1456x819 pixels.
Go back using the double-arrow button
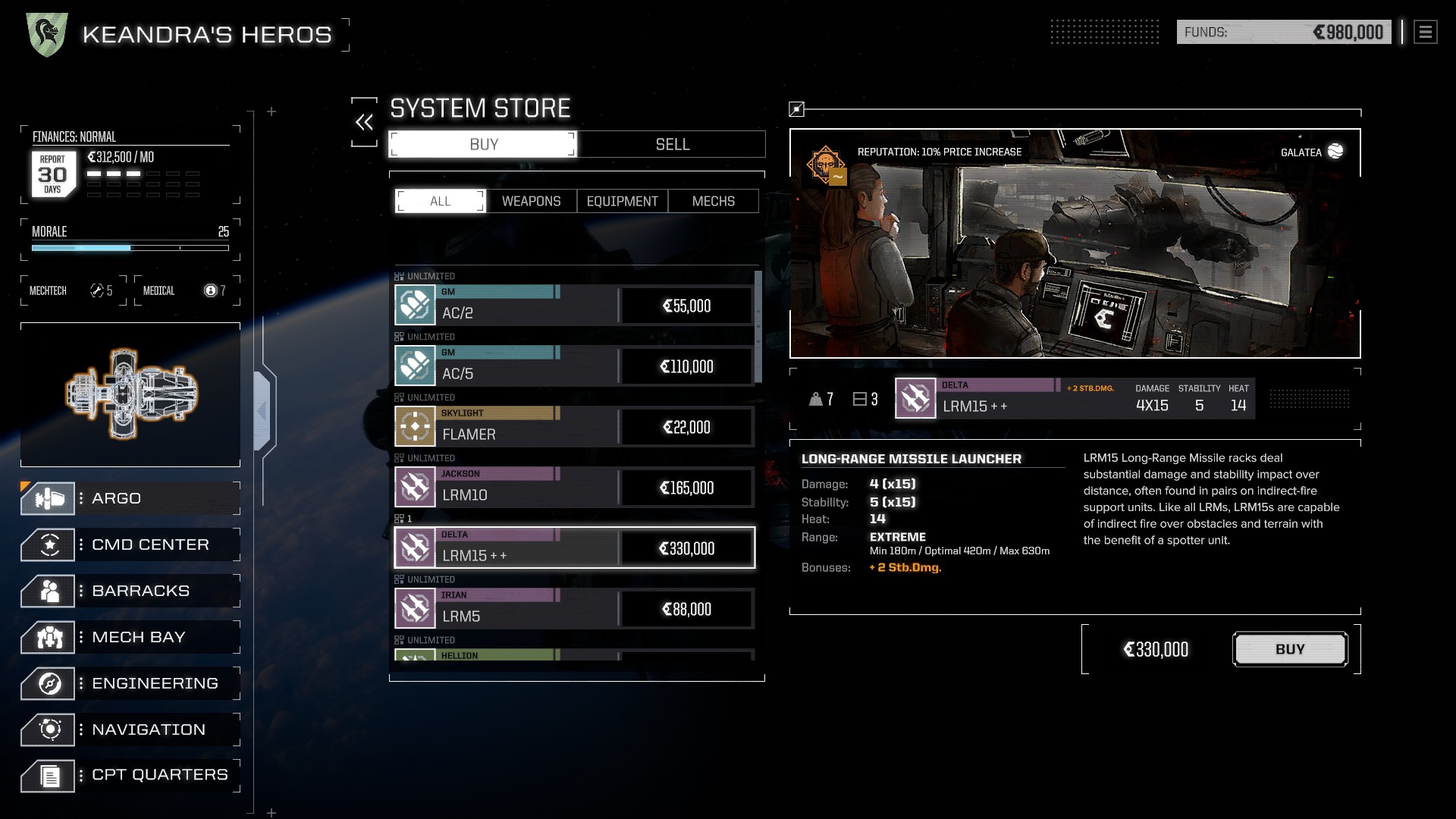pos(364,122)
